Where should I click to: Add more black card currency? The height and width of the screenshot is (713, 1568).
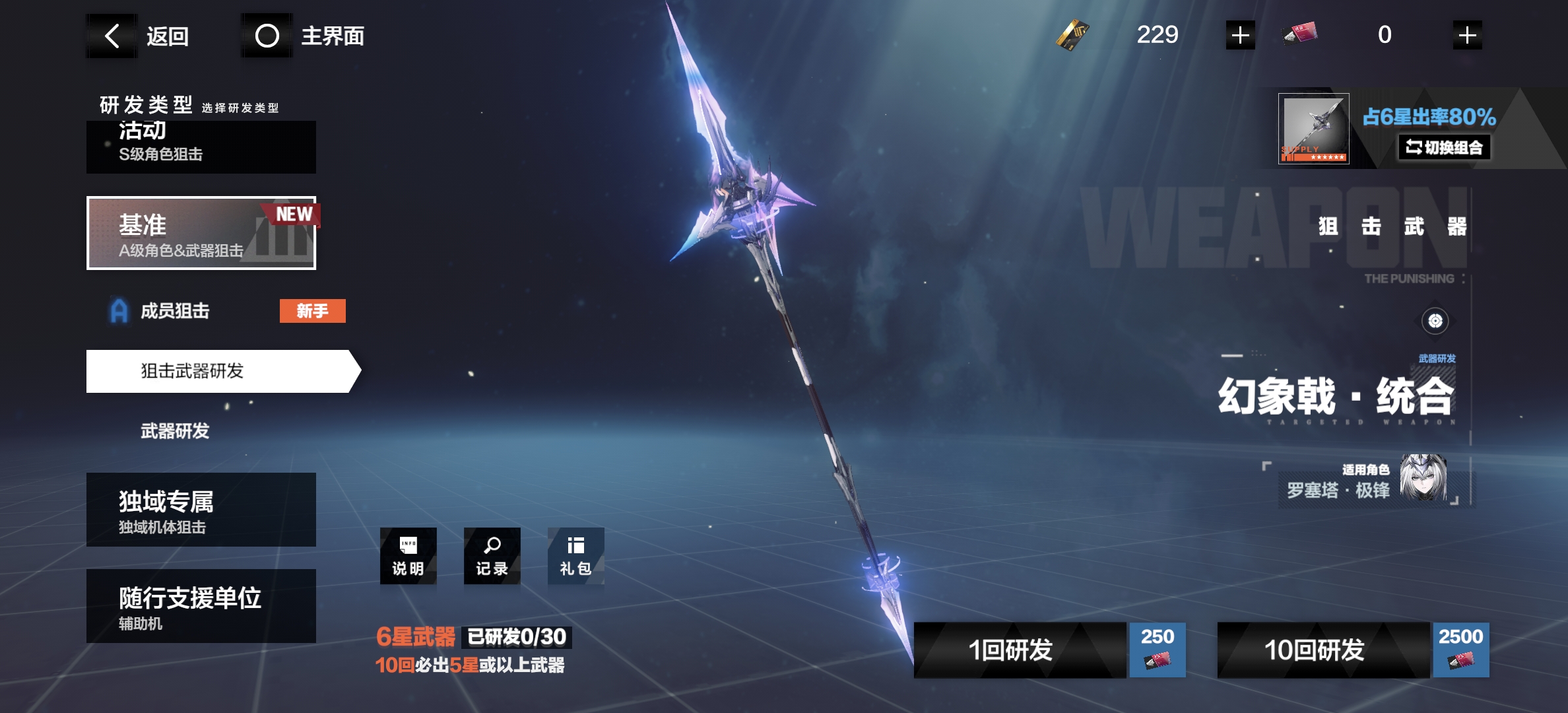coord(1240,35)
